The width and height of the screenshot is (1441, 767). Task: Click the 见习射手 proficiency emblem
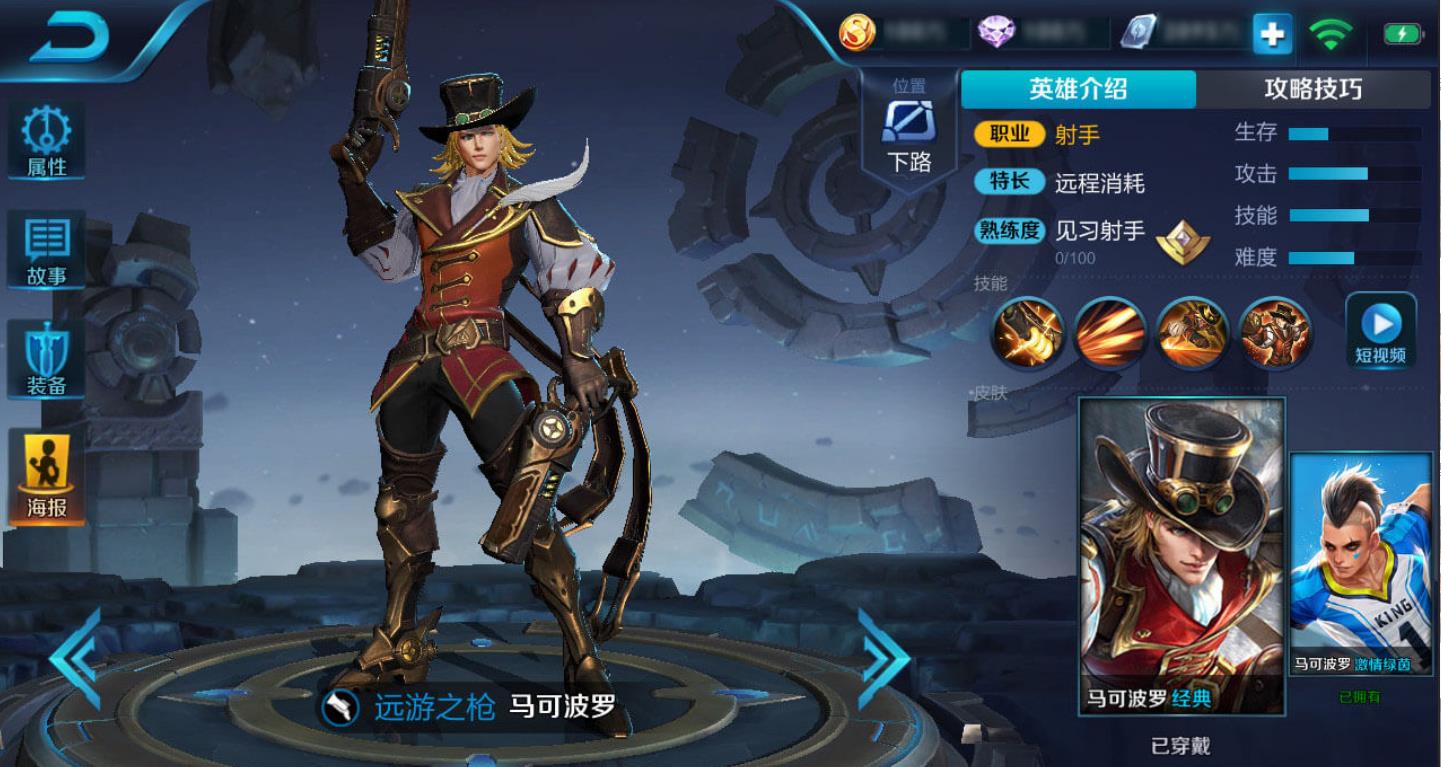click(1183, 241)
